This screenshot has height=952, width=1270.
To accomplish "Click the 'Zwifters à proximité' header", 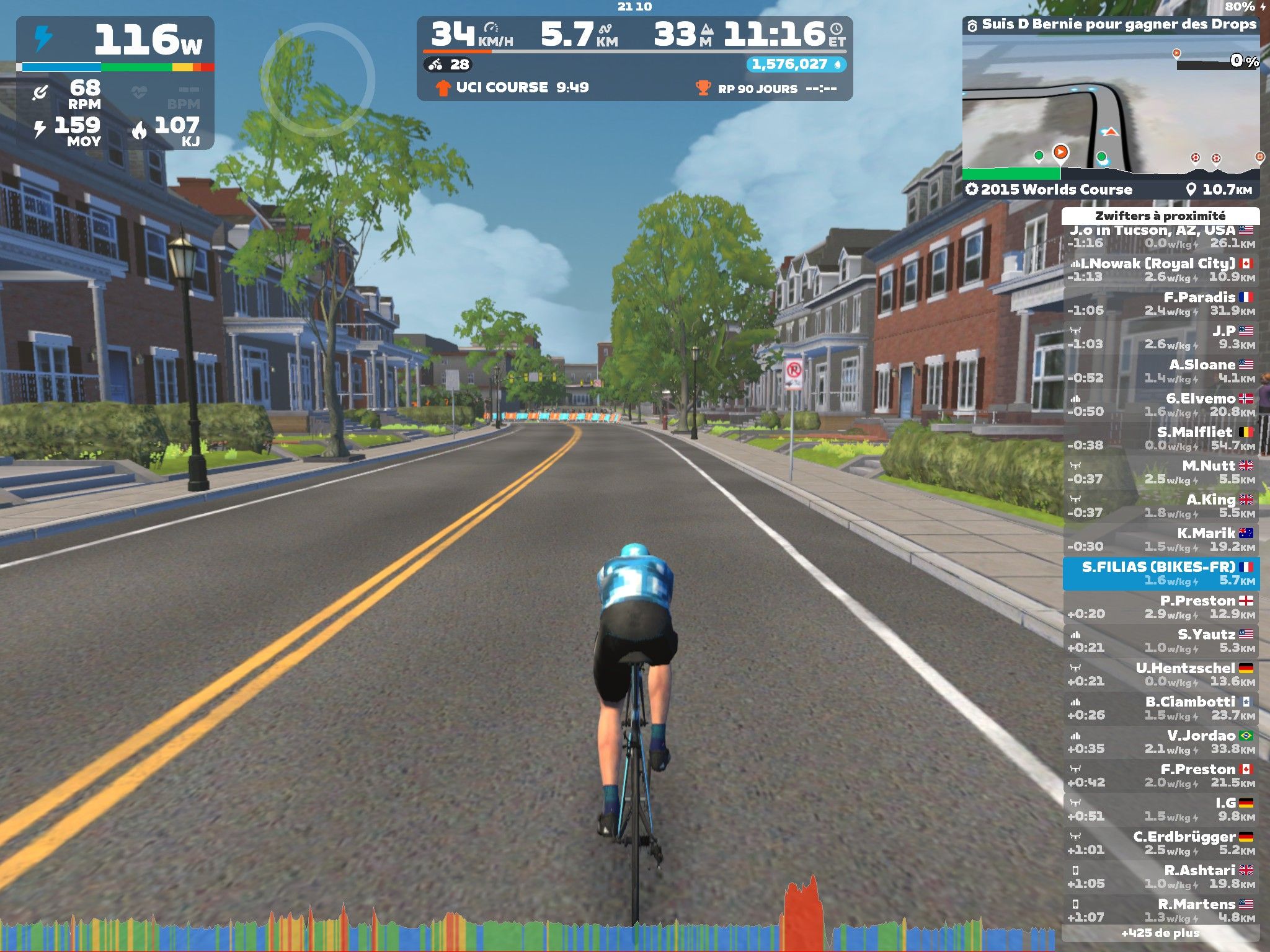I will point(1160,216).
